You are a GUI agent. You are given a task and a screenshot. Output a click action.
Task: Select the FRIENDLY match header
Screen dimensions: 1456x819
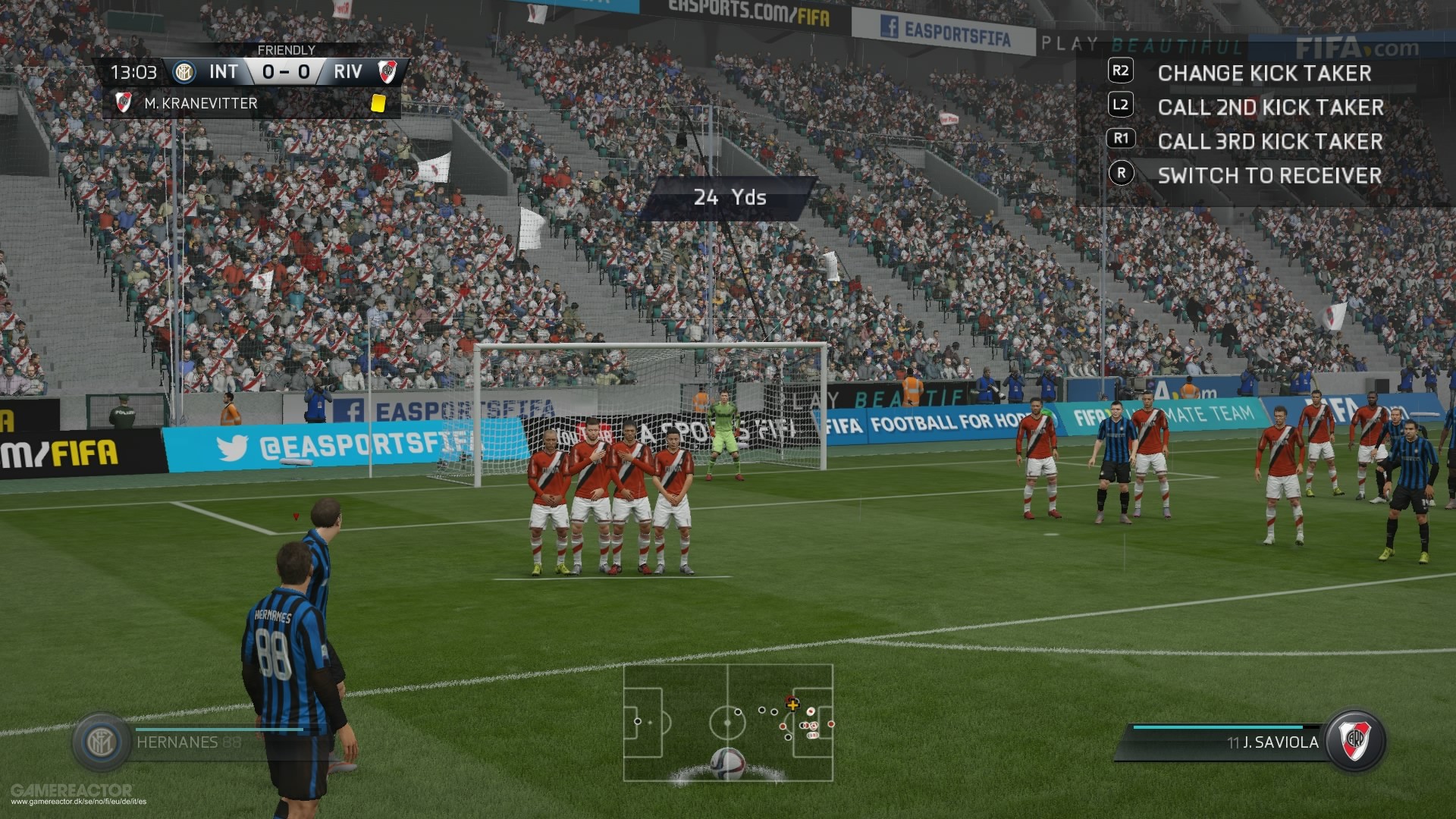pyautogui.click(x=286, y=49)
